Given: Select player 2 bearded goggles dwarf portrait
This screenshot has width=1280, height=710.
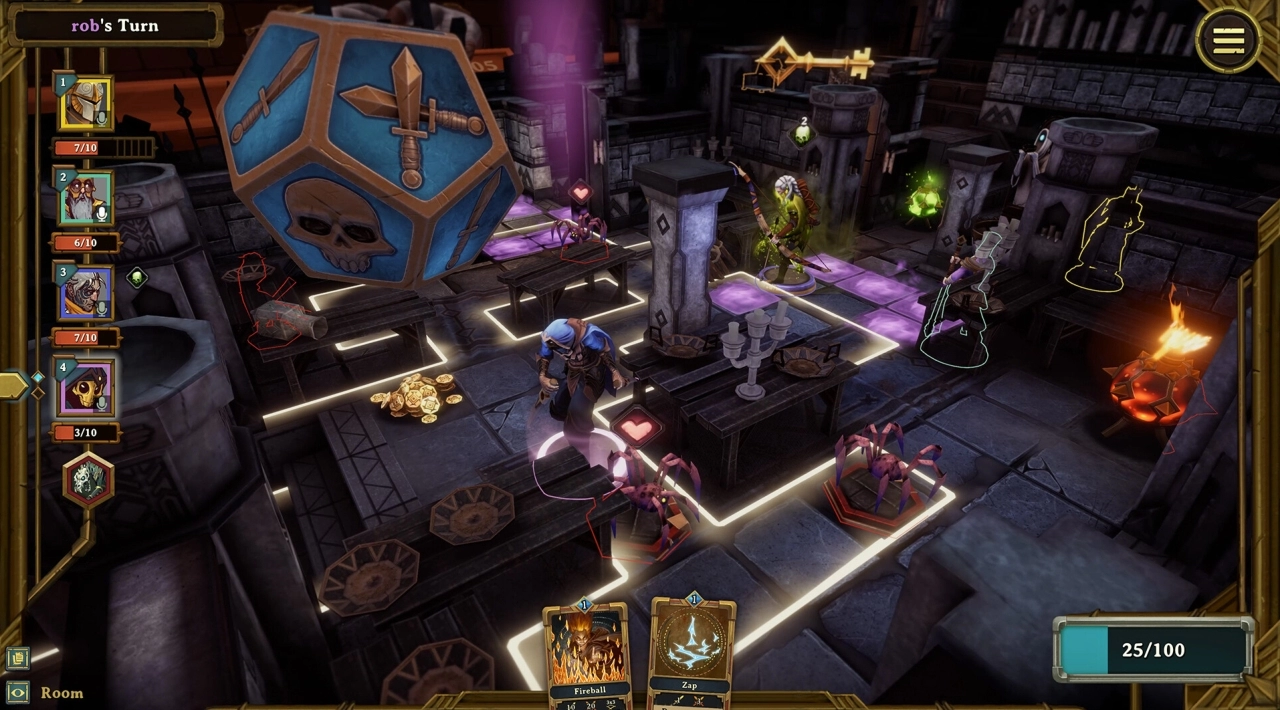Looking at the screenshot, I should [86, 199].
